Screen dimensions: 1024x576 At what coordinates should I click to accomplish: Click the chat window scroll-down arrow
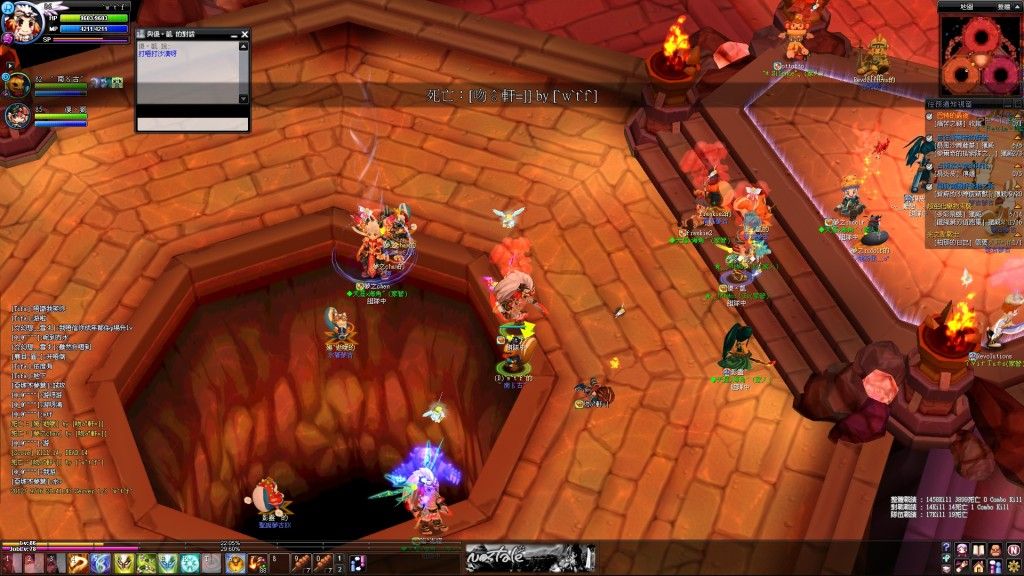point(243,99)
